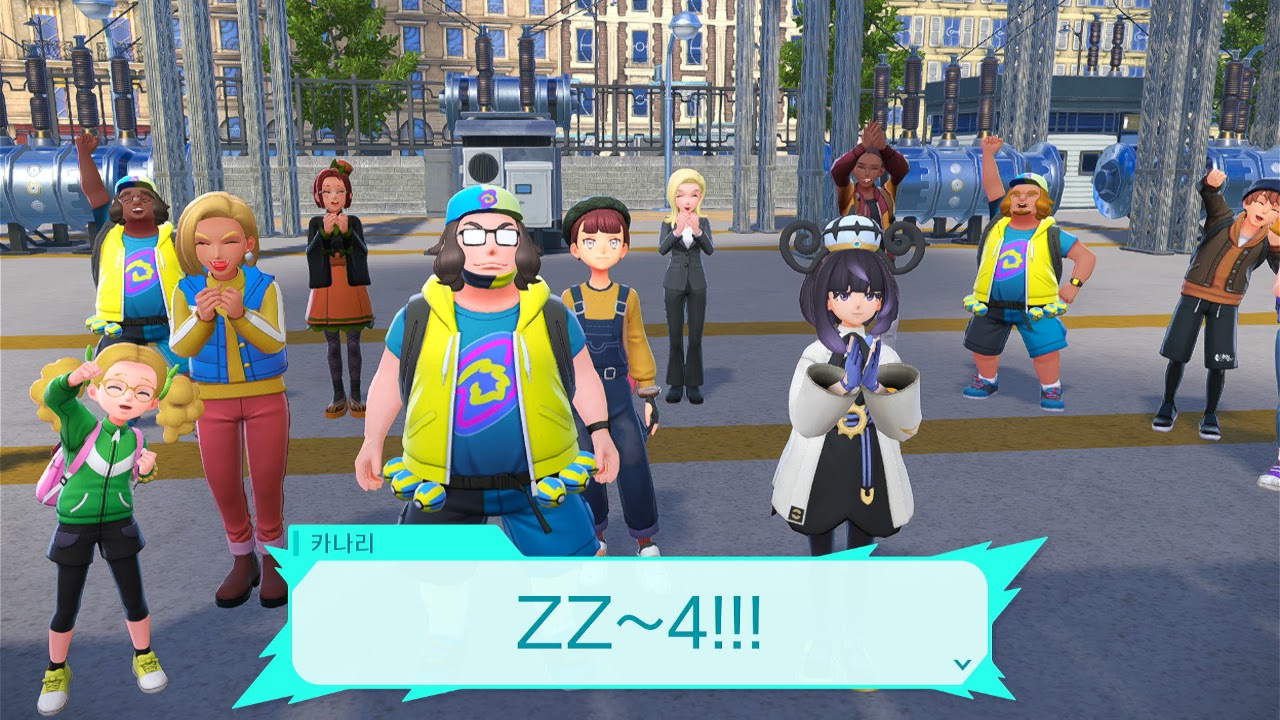The height and width of the screenshot is (720, 1280).
Task: Click the ZZ~4!!! dialogue box
Action: coord(638,622)
